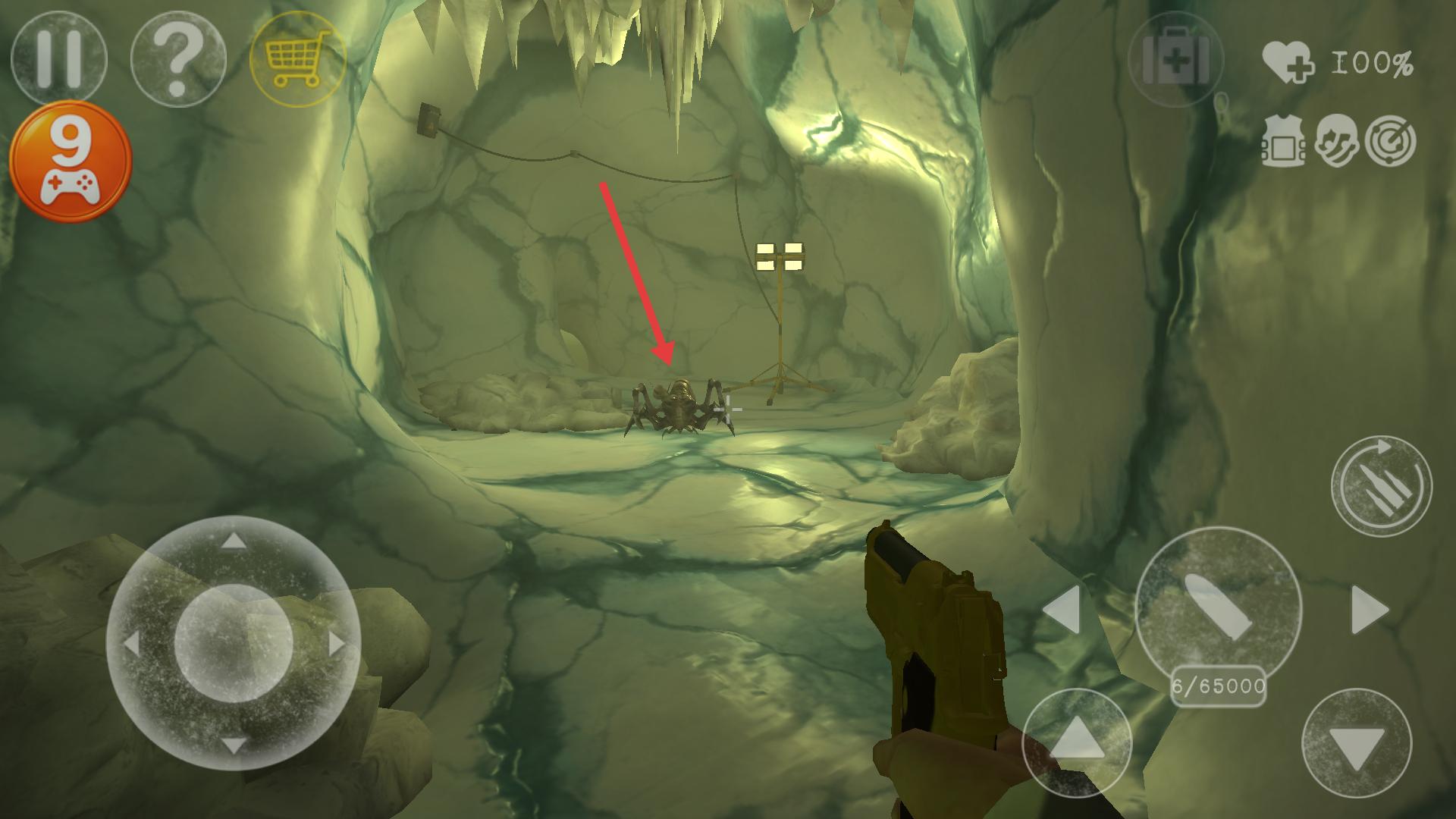Open the question mark help button
Viewport: 1456px width, 819px height.
pos(178,58)
